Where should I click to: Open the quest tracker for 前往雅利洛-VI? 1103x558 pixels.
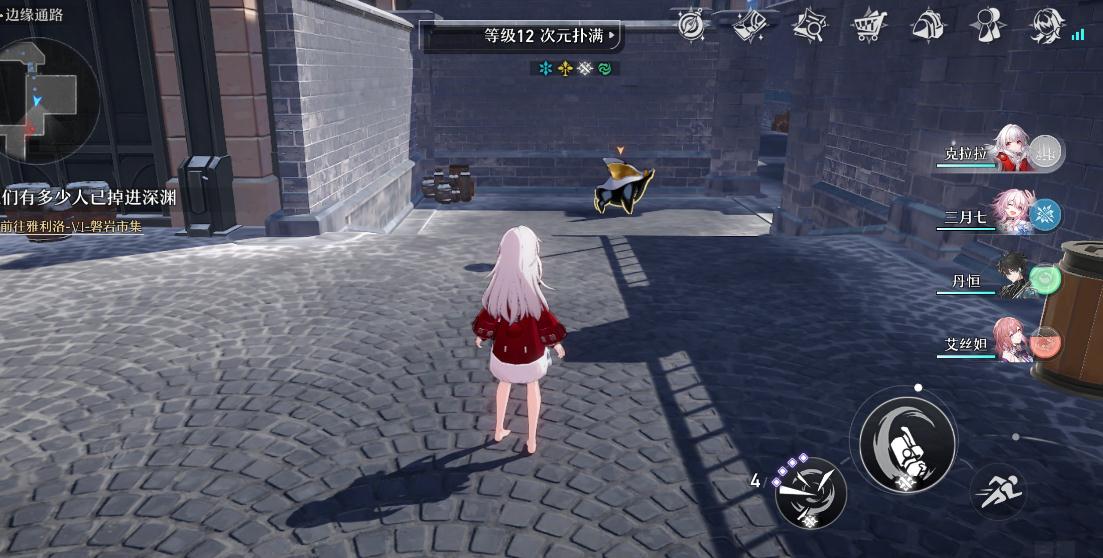pos(72,227)
